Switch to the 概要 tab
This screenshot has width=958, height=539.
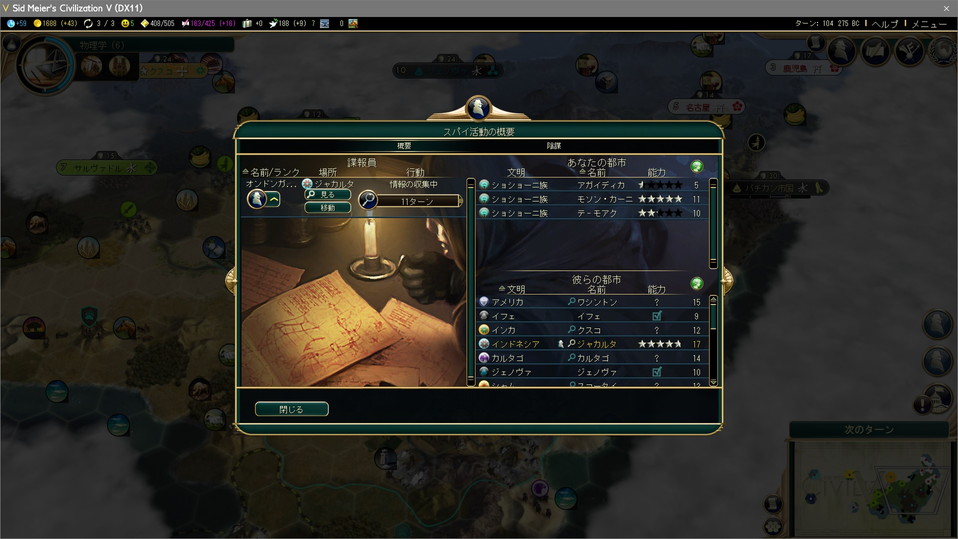click(404, 146)
